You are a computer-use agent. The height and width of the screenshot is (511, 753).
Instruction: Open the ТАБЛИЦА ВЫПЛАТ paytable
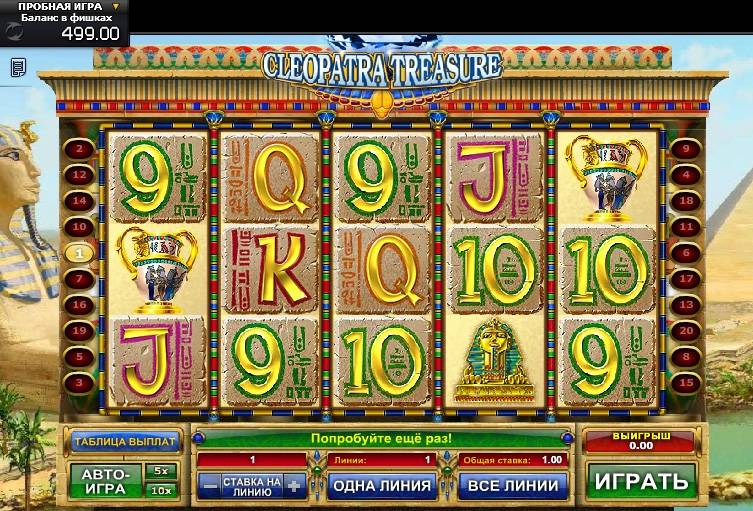pos(124,440)
